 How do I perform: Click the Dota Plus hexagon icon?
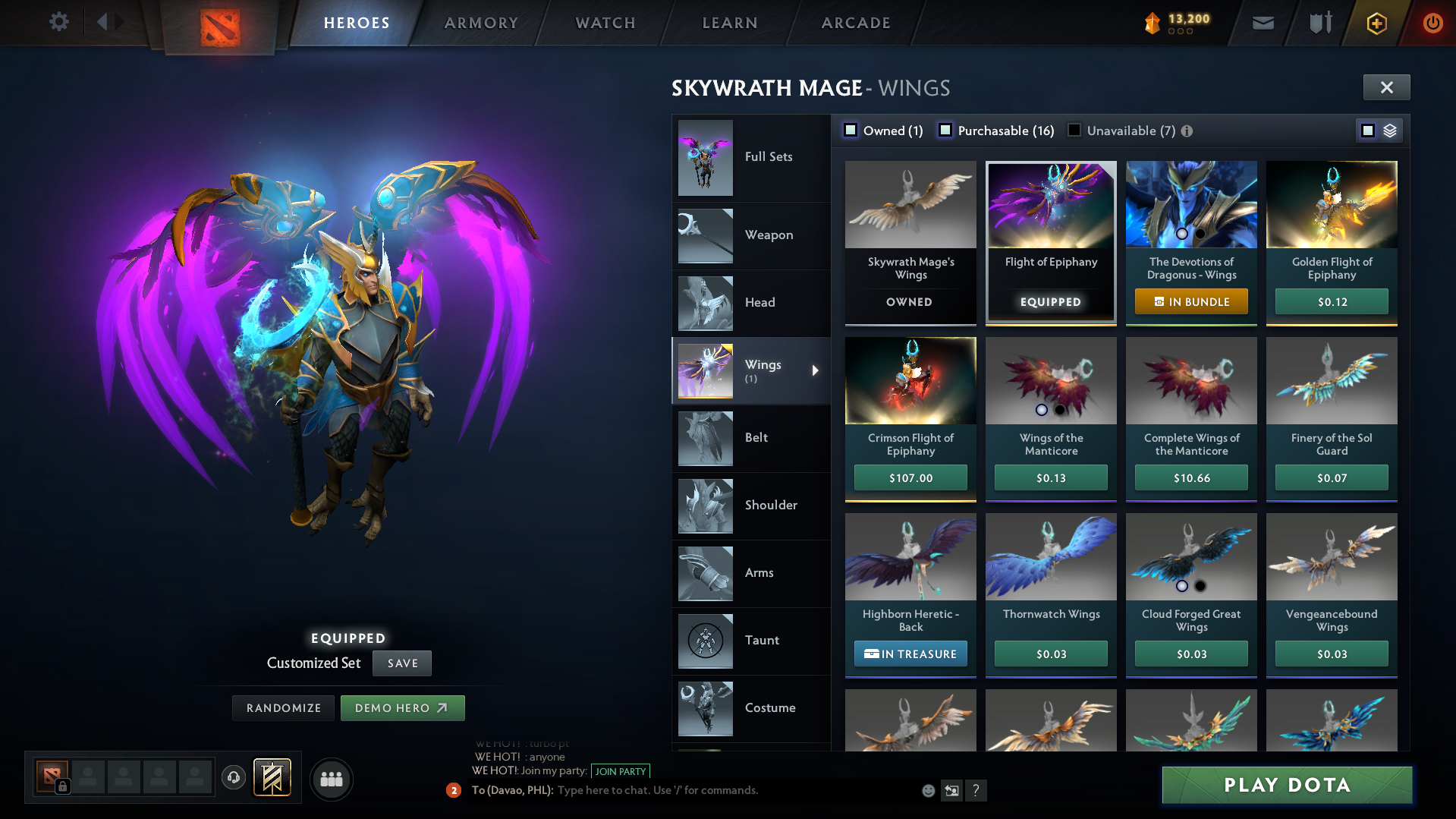pyautogui.click(x=1376, y=22)
